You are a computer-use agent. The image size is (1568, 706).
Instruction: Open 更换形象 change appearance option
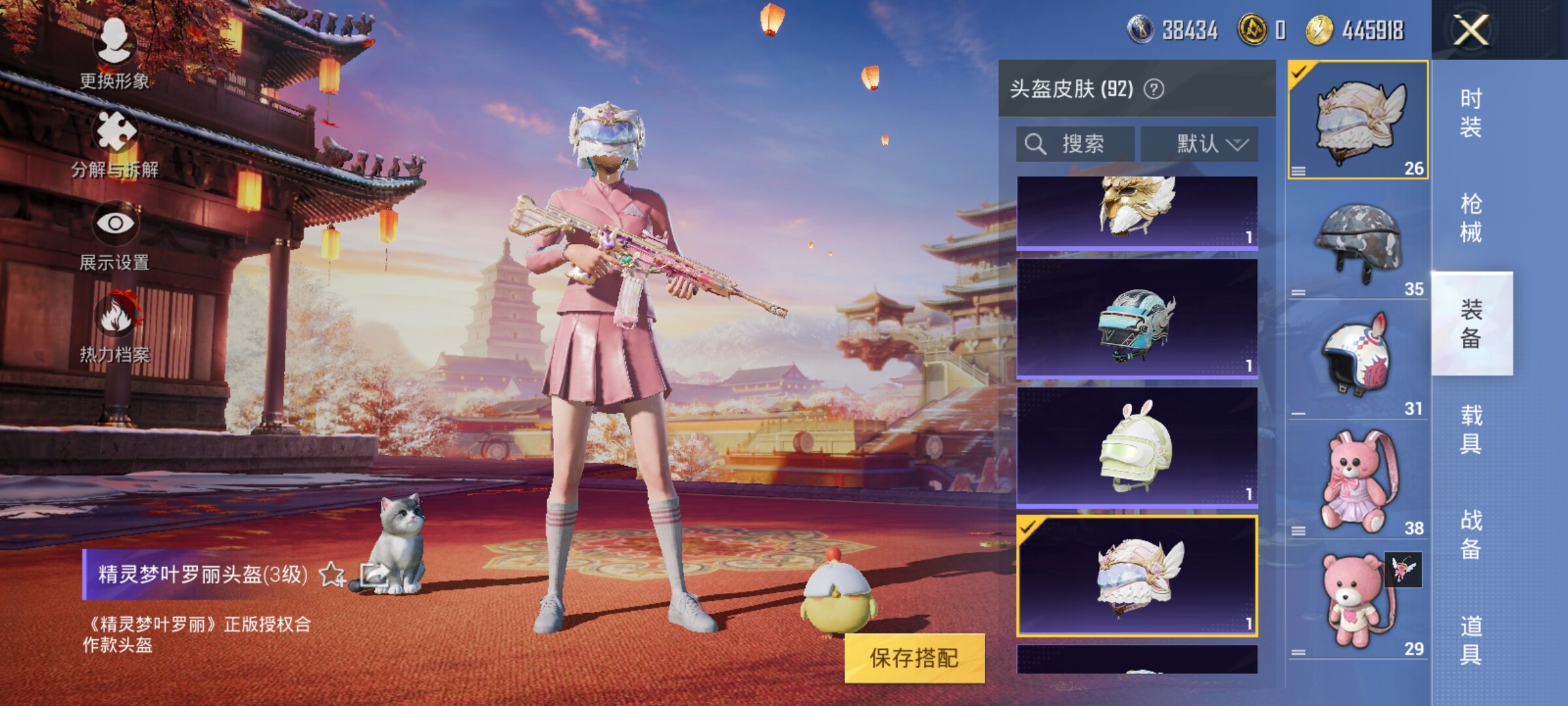click(114, 52)
